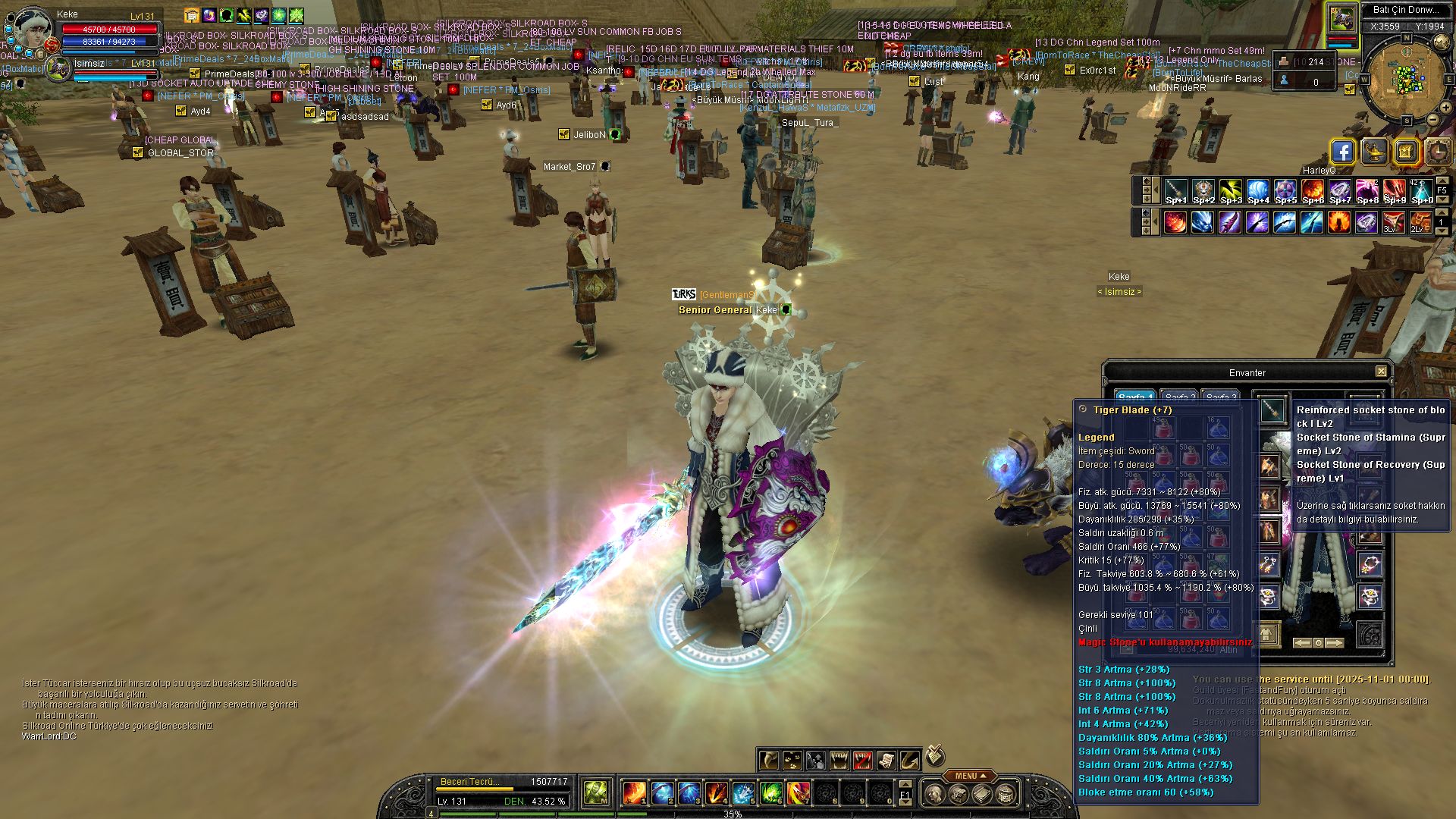Image resolution: width=1456 pixels, height=819 pixels.
Task: Activate the Sp+6 fire skill icon
Action: pyautogui.click(x=1313, y=192)
